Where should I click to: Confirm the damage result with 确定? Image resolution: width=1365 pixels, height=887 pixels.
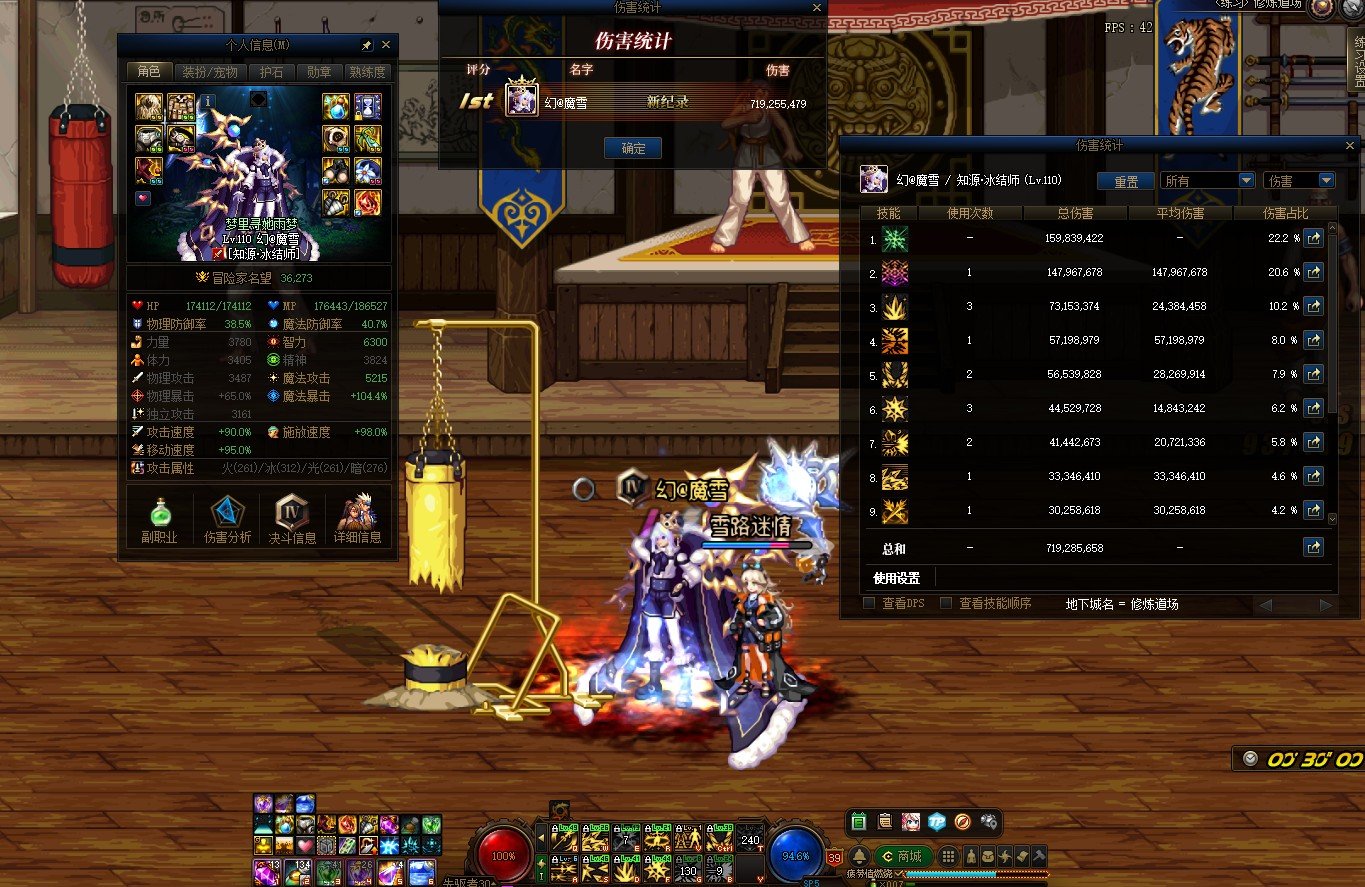[633, 148]
